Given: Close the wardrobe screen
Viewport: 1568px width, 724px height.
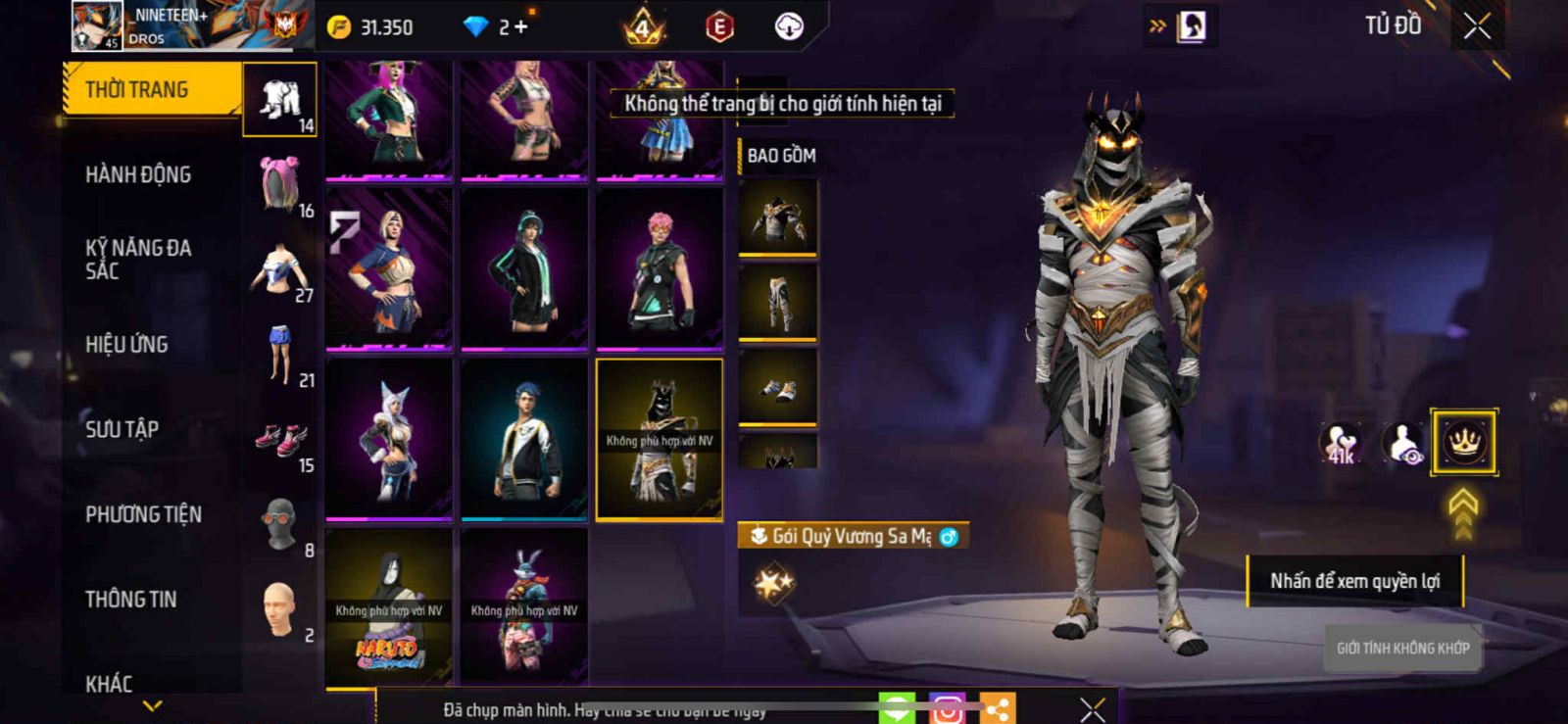Looking at the screenshot, I should coord(1477,26).
